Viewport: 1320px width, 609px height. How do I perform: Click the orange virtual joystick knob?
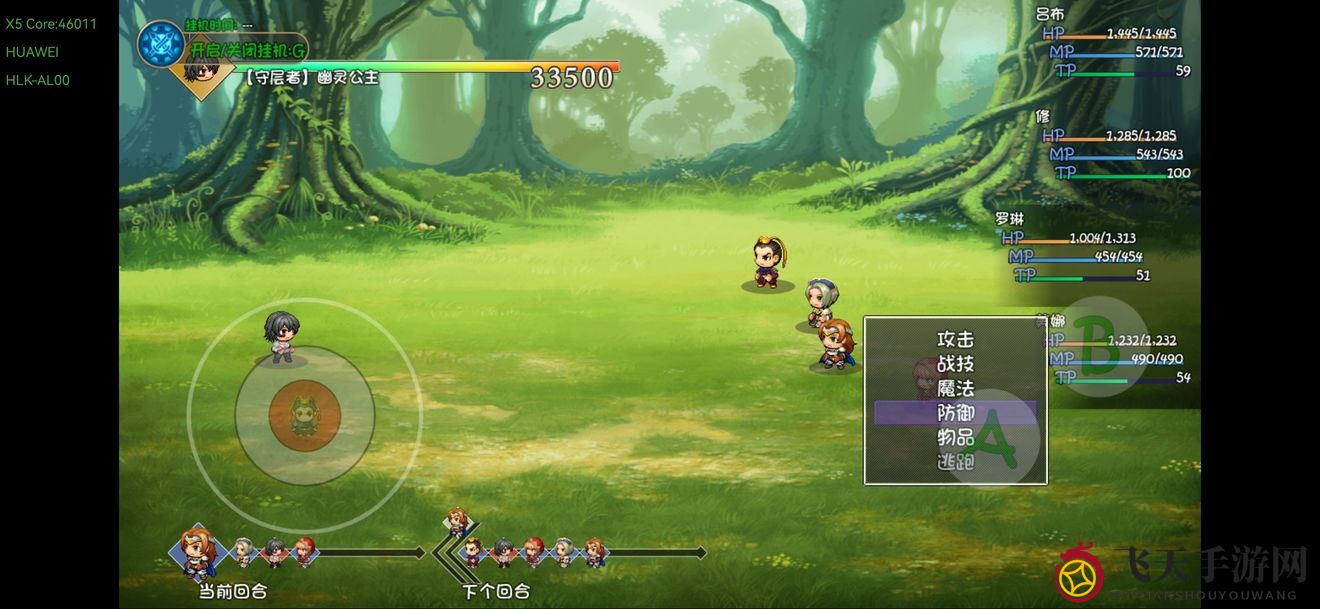pos(304,415)
